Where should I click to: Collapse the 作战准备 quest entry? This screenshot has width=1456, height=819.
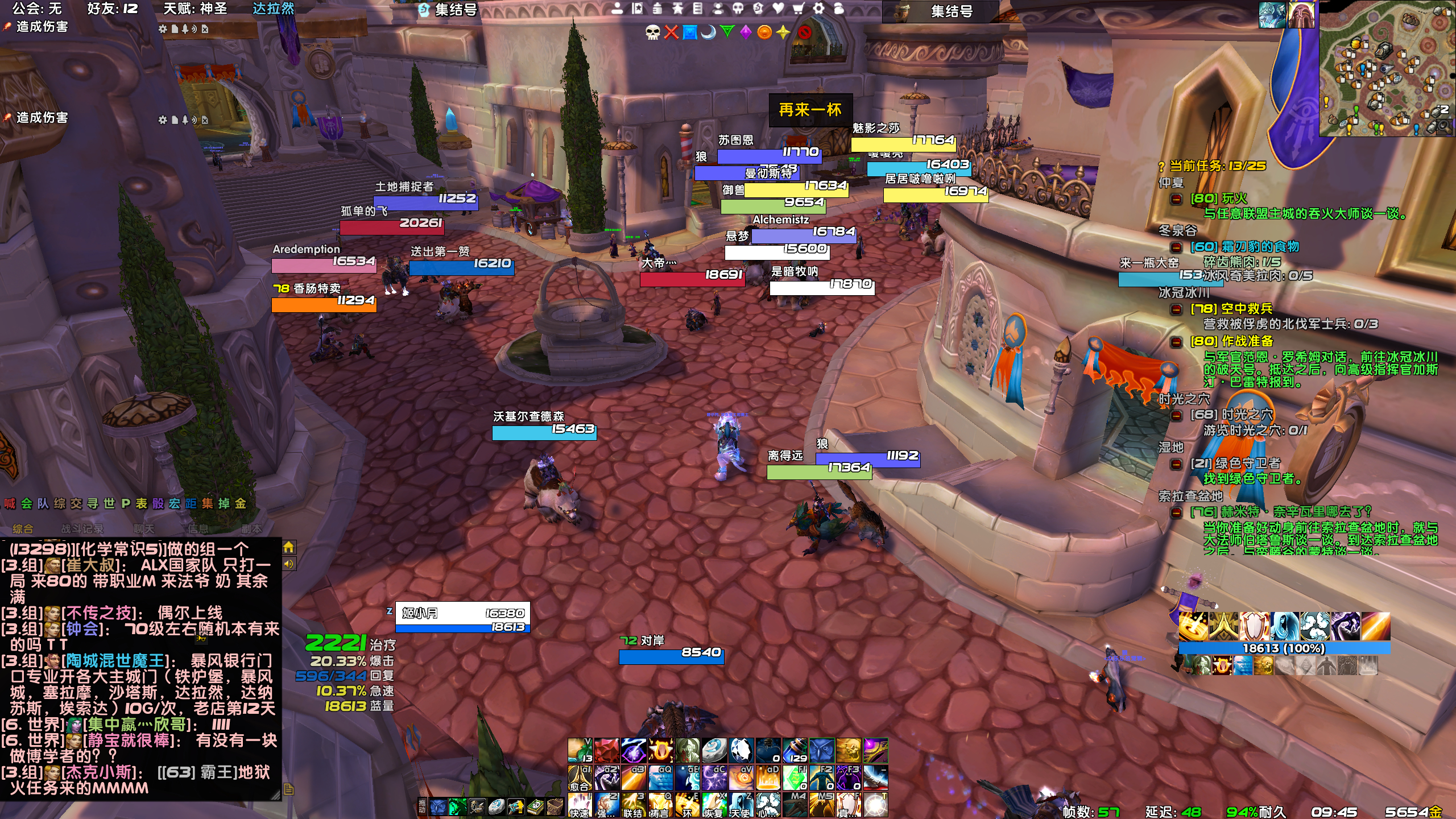coord(1177,342)
